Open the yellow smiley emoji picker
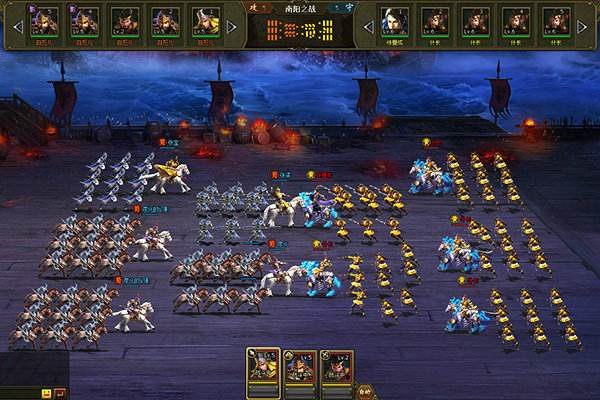Image resolution: width=600 pixels, height=400 pixels. point(46,393)
